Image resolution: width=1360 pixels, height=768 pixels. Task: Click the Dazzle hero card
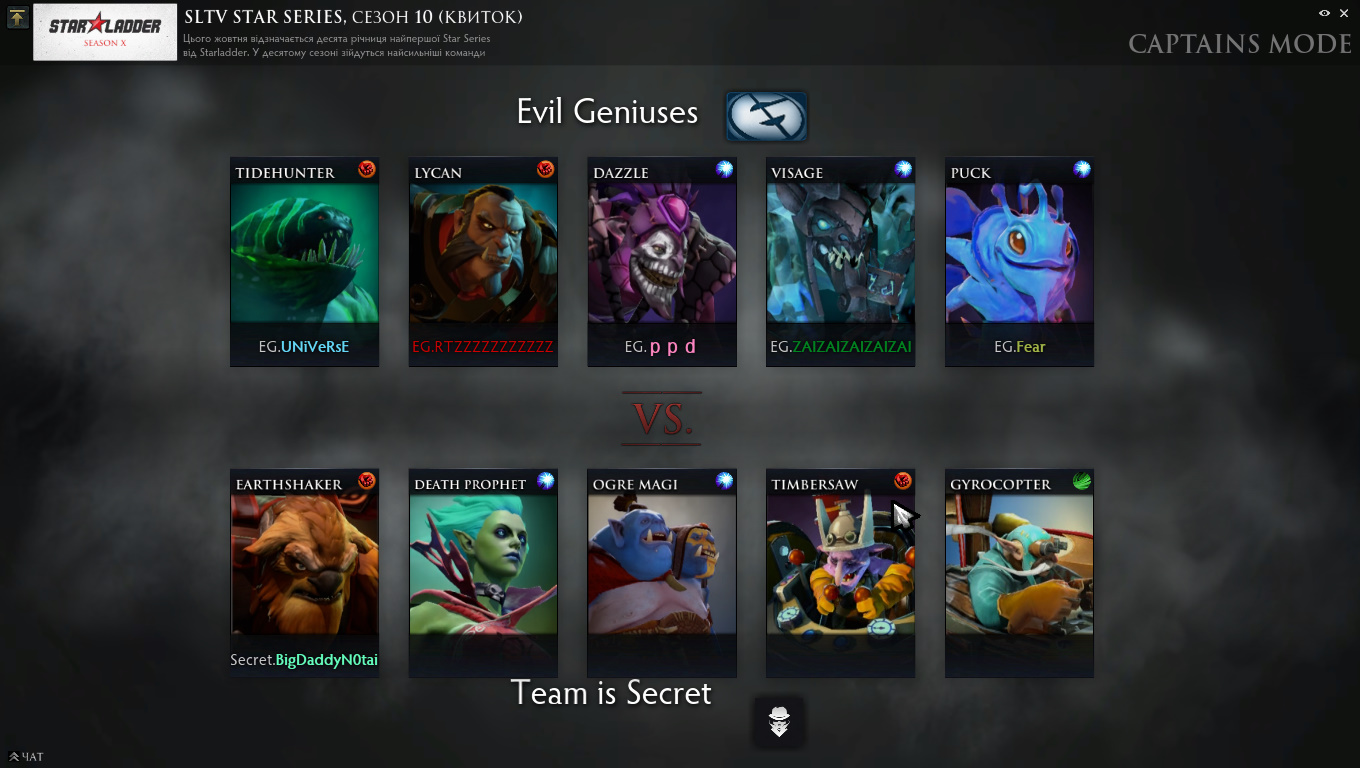pyautogui.click(x=662, y=262)
